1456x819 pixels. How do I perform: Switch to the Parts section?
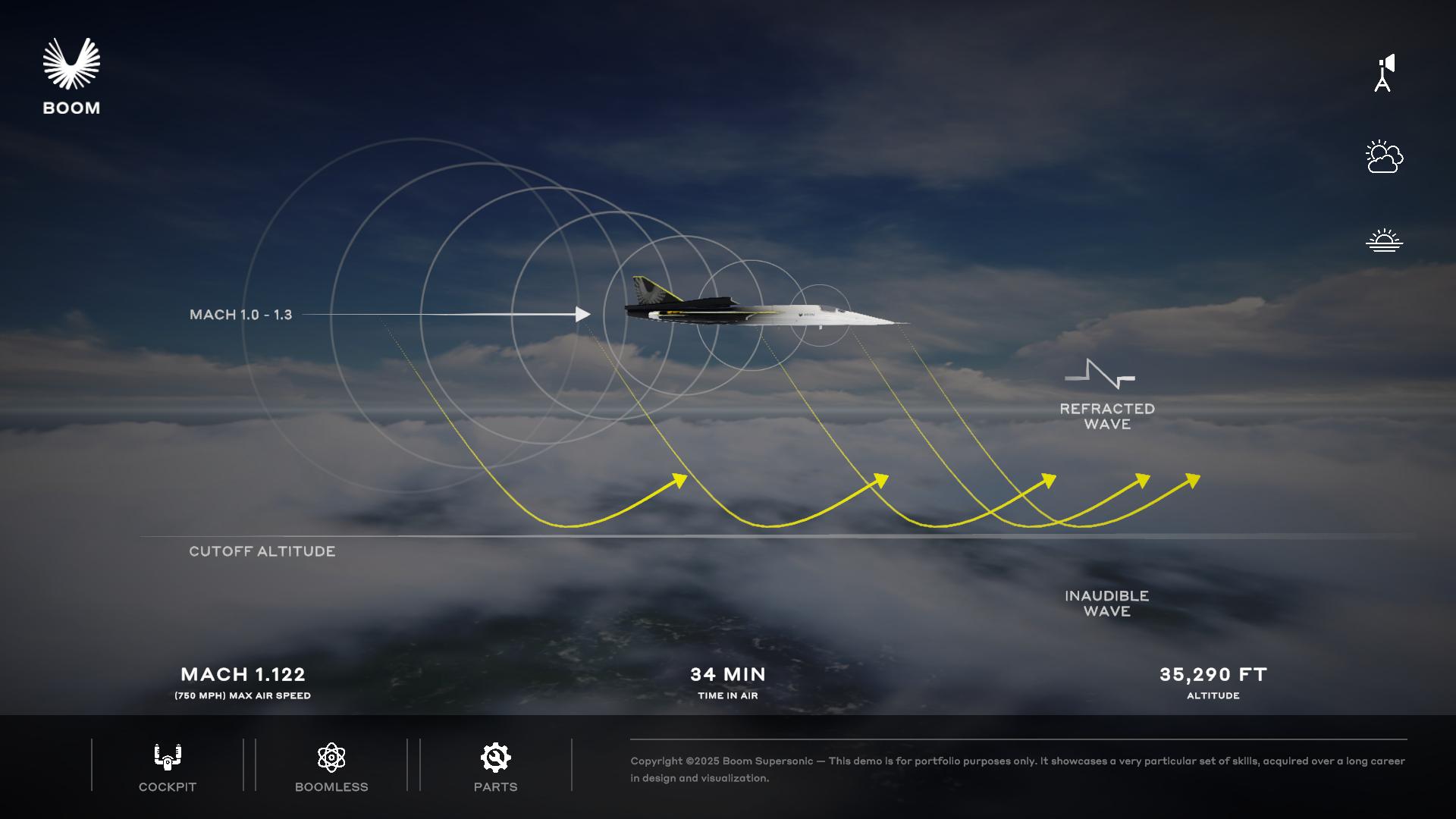click(x=495, y=766)
